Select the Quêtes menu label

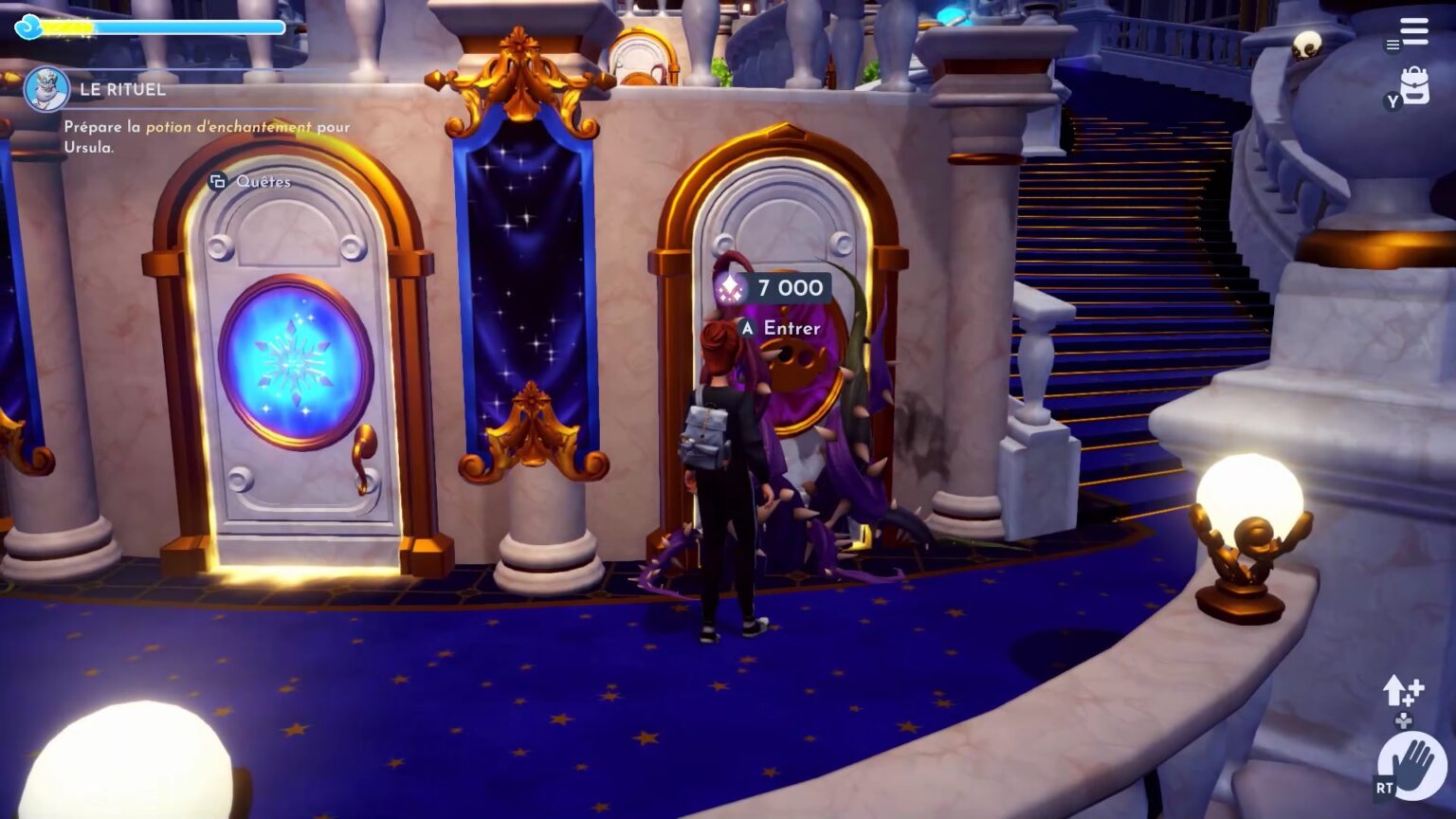coord(263,182)
